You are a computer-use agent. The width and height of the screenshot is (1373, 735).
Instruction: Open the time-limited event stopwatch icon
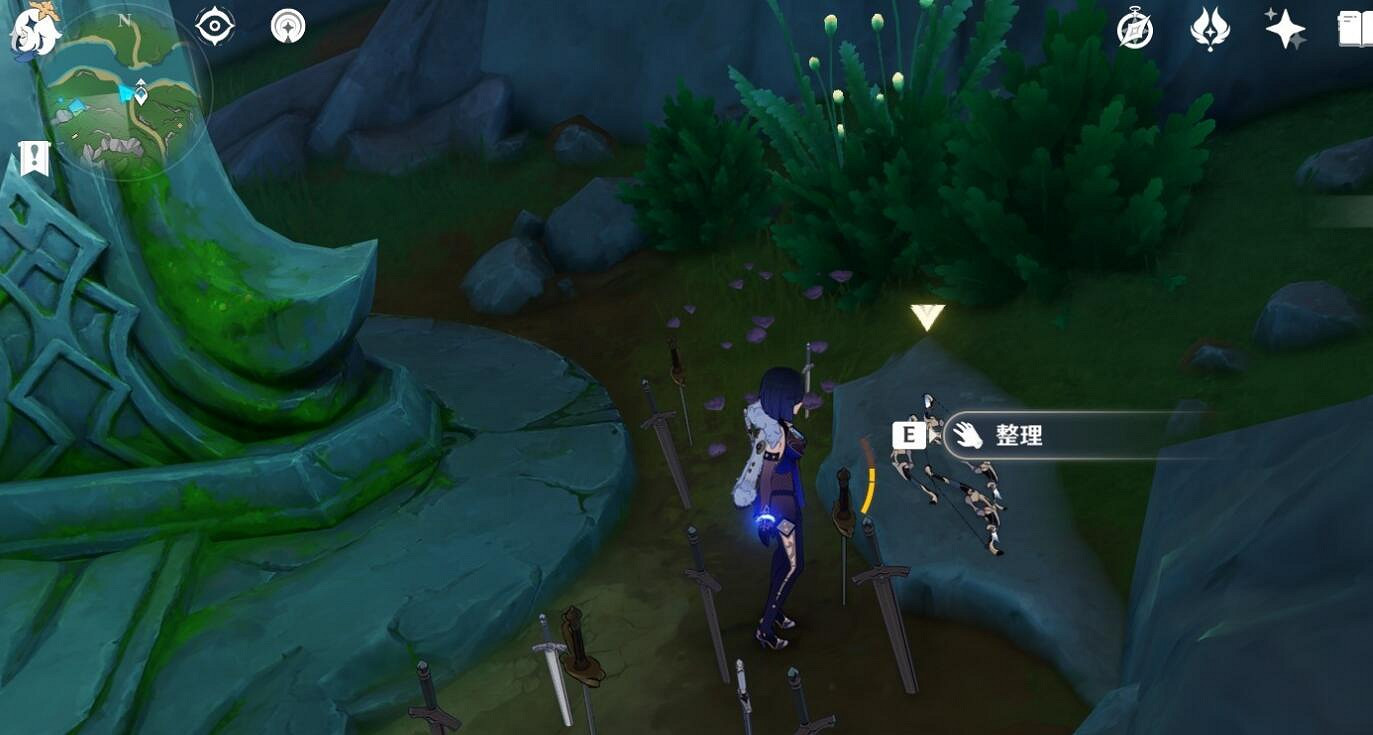[x=1133, y=28]
